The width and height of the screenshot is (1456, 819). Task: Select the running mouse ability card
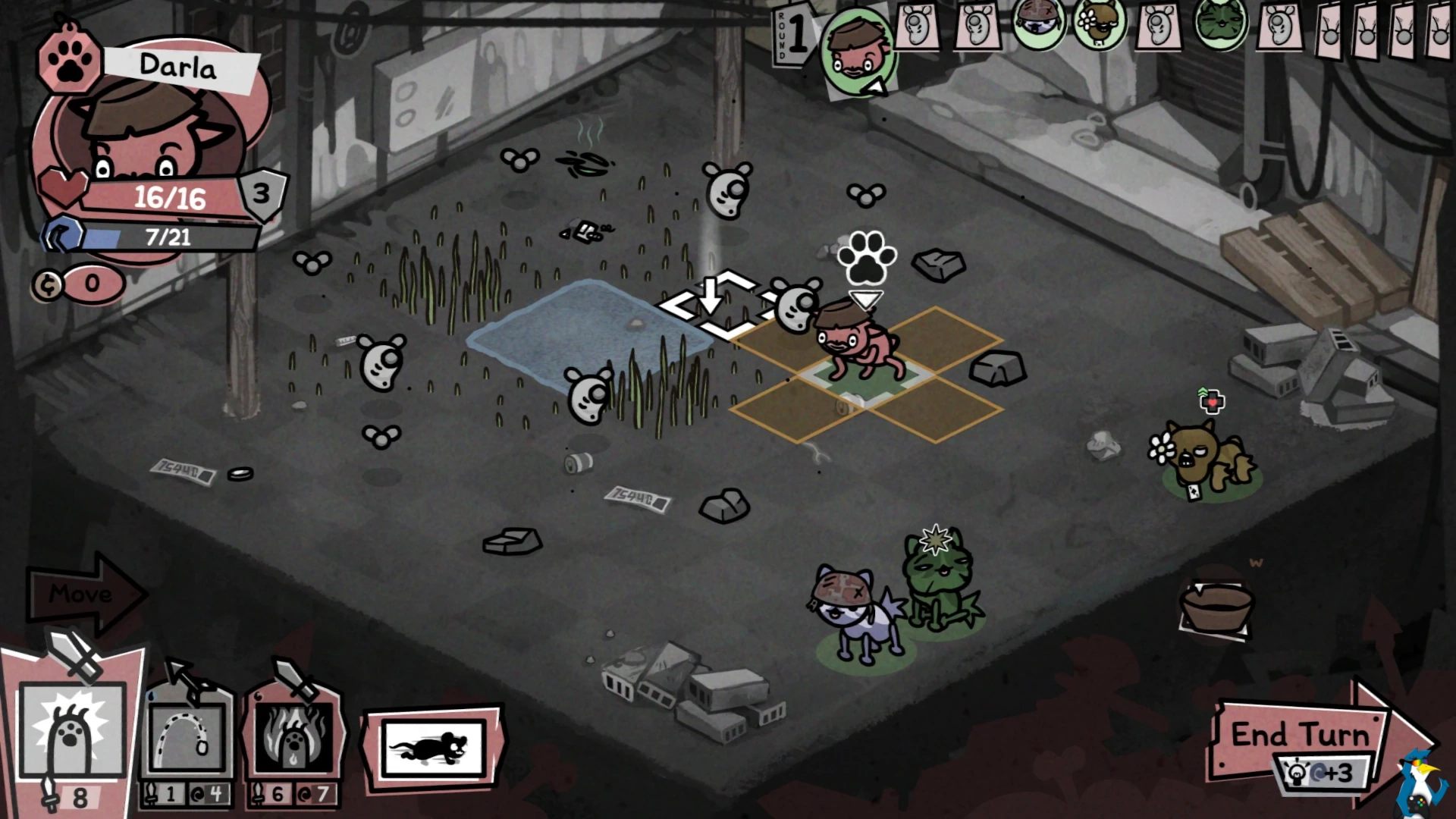[x=433, y=748]
